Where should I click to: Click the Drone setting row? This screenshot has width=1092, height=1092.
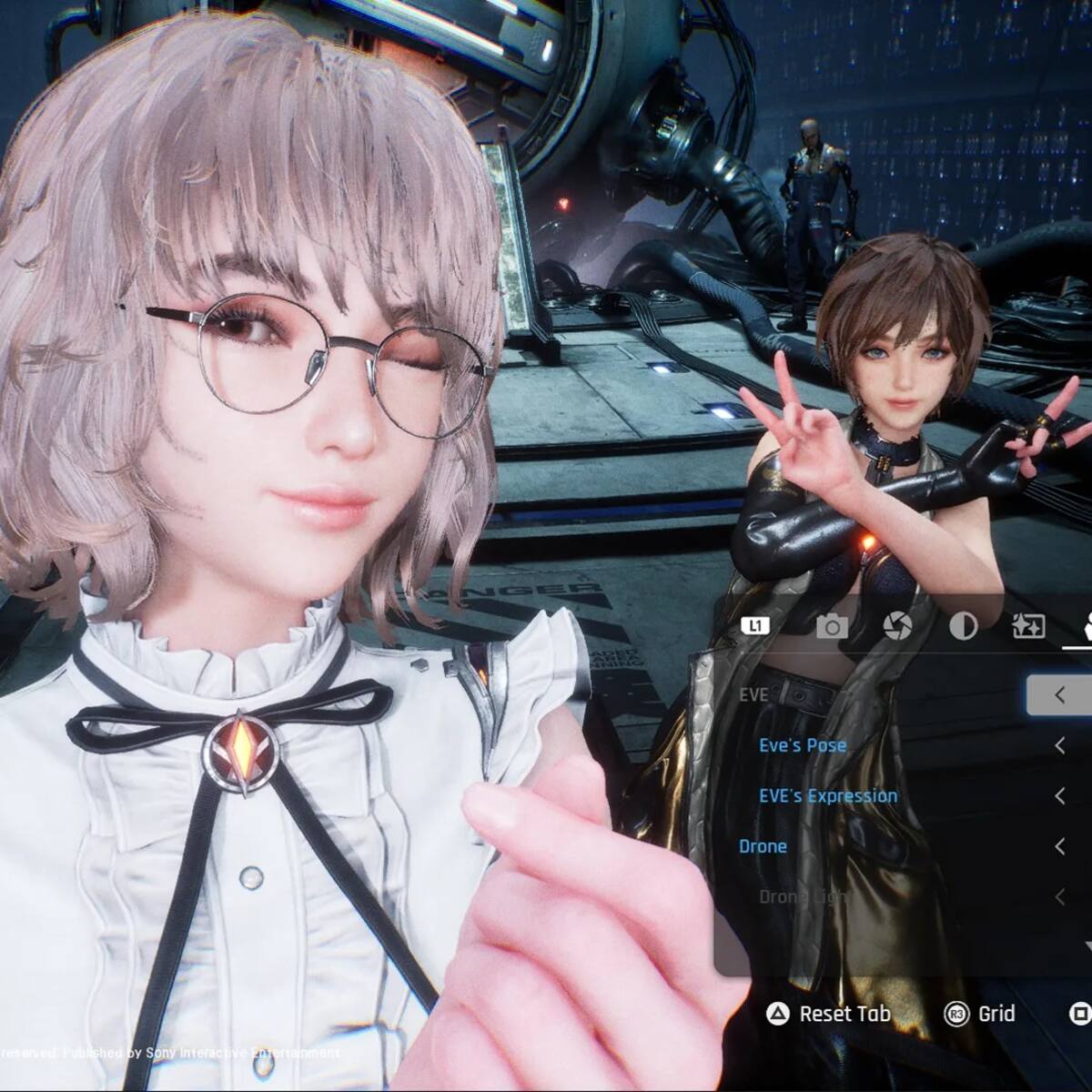point(763,846)
